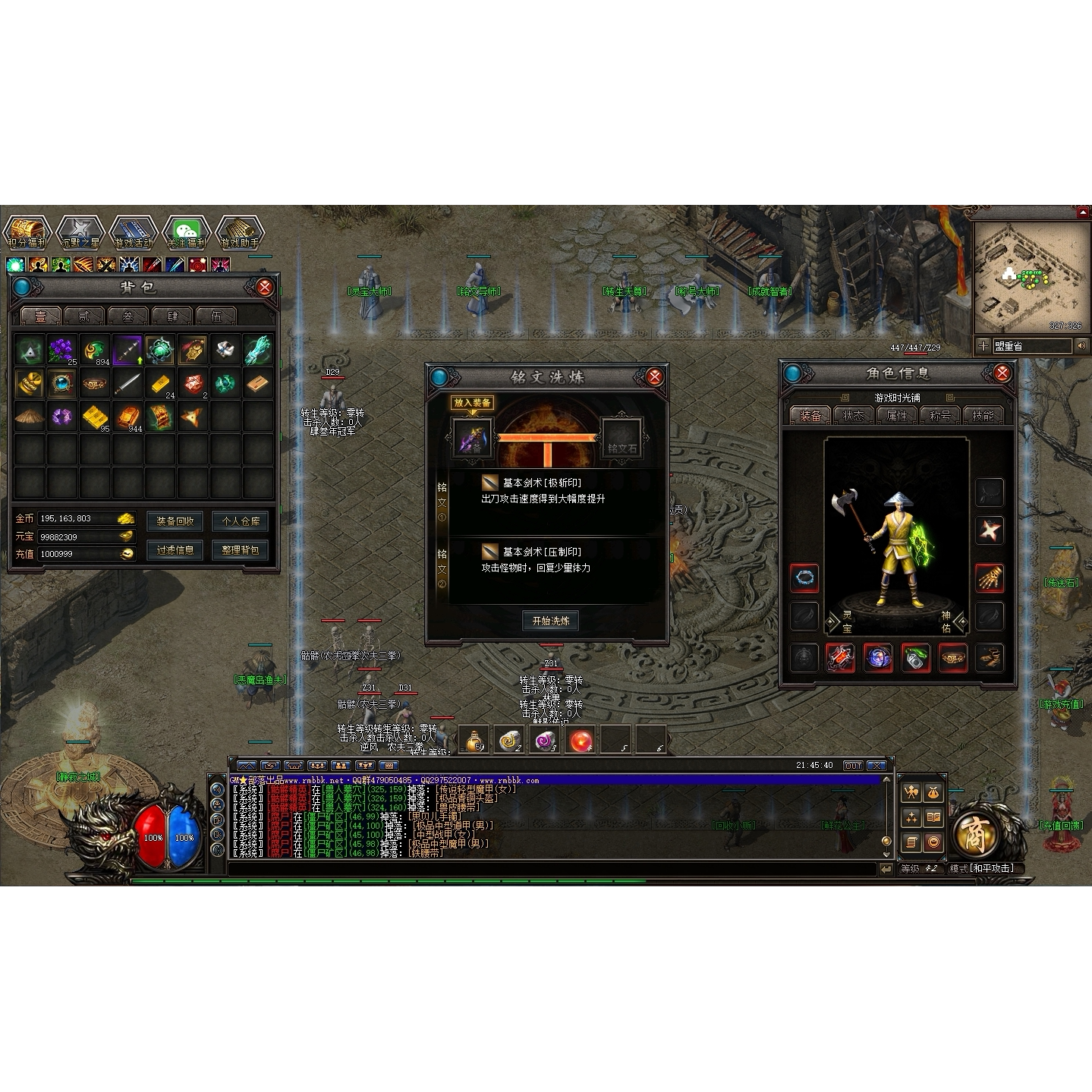Click the chat text input field

tap(552, 870)
